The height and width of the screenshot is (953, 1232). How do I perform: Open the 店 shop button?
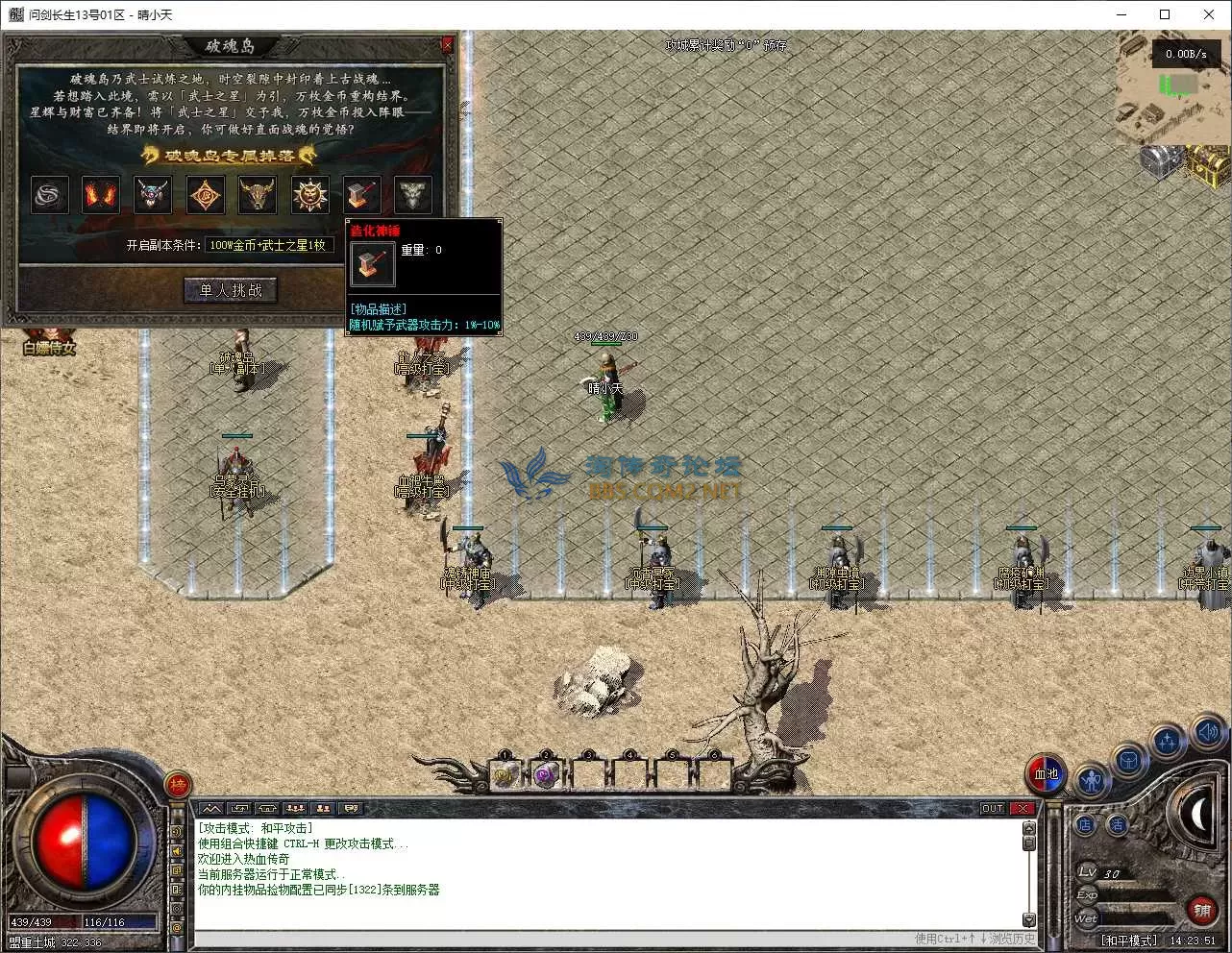[1085, 824]
